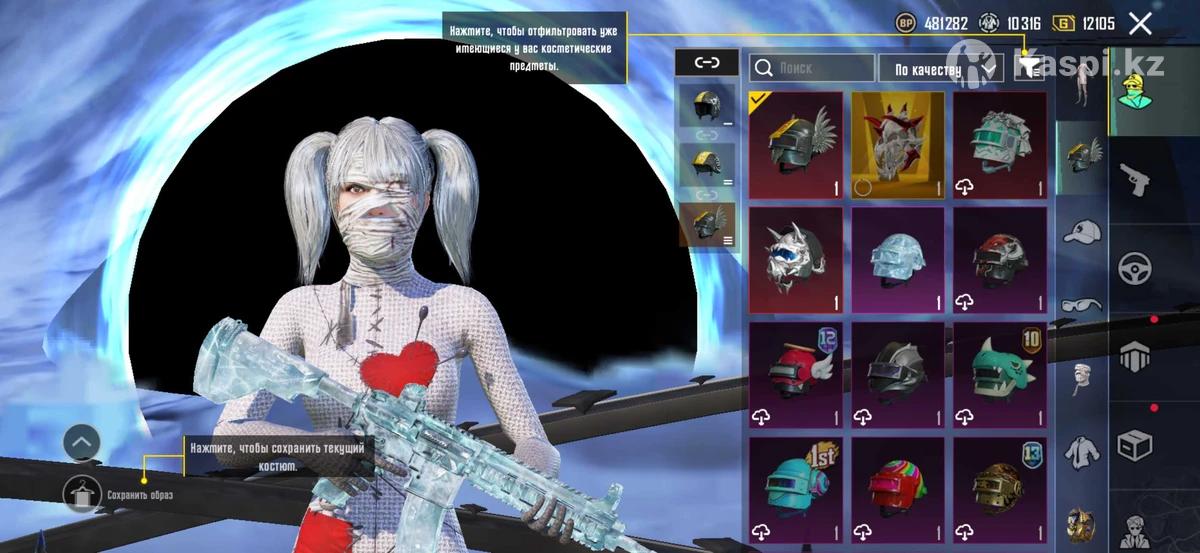Open the steering wheel vehicles category
Screen dimensions: 1200x553
pos(1135,267)
